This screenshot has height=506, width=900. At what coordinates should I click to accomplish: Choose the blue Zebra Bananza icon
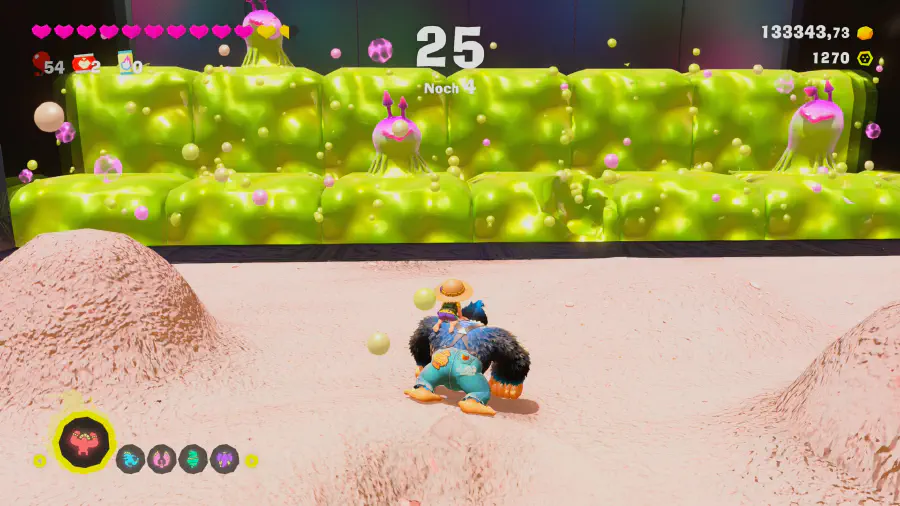(130, 459)
